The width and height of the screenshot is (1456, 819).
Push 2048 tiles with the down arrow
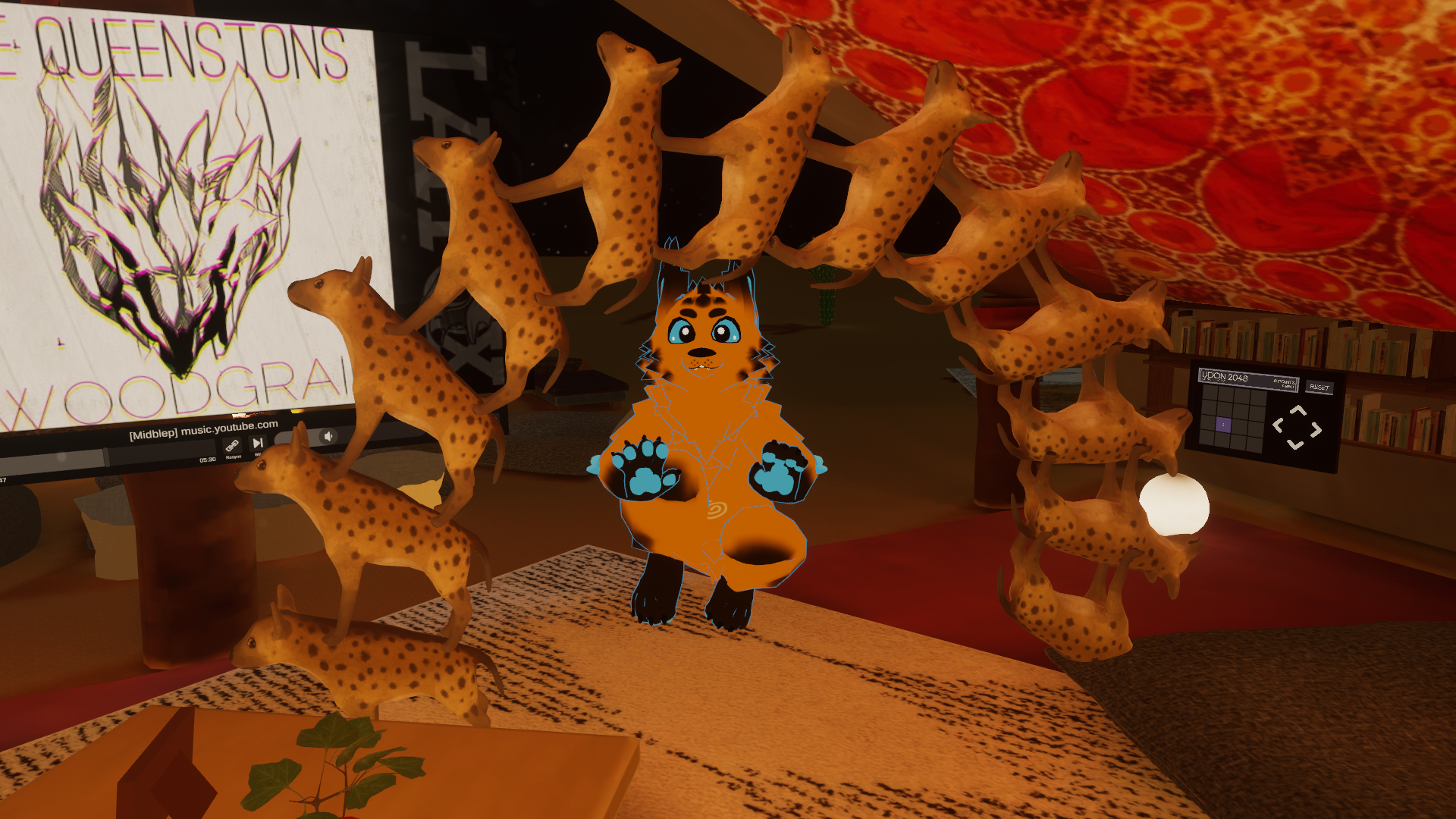pos(1295,445)
